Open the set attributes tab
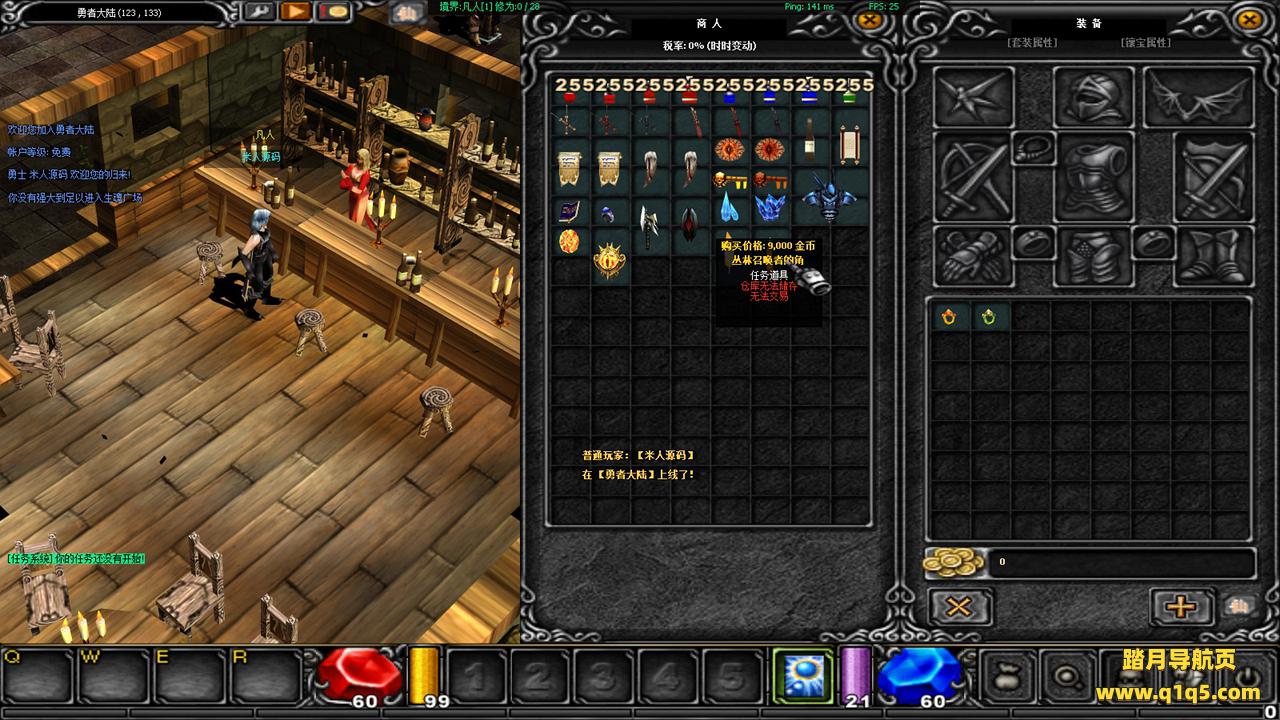This screenshot has width=1280, height=720. tap(1033, 43)
